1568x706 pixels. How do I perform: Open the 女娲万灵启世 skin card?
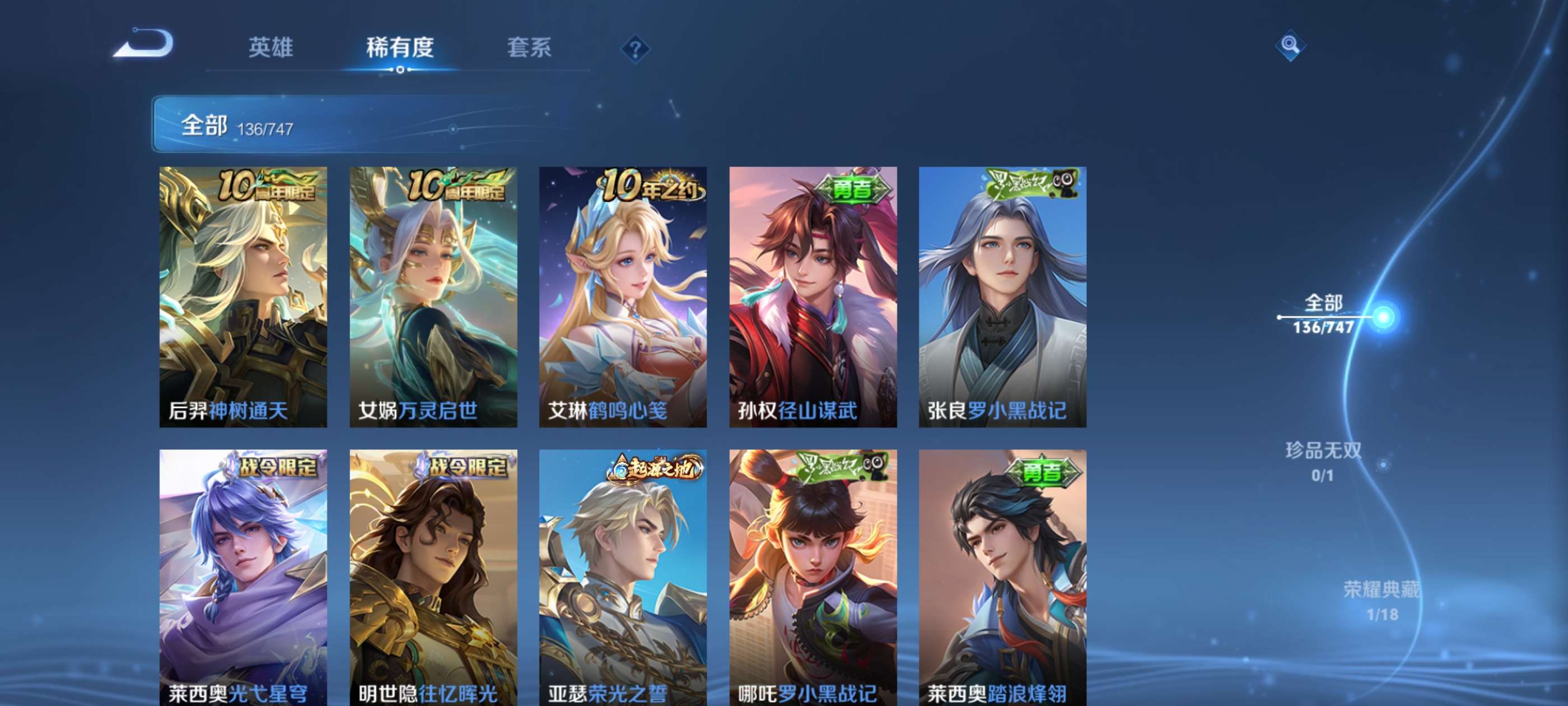pyautogui.click(x=432, y=299)
